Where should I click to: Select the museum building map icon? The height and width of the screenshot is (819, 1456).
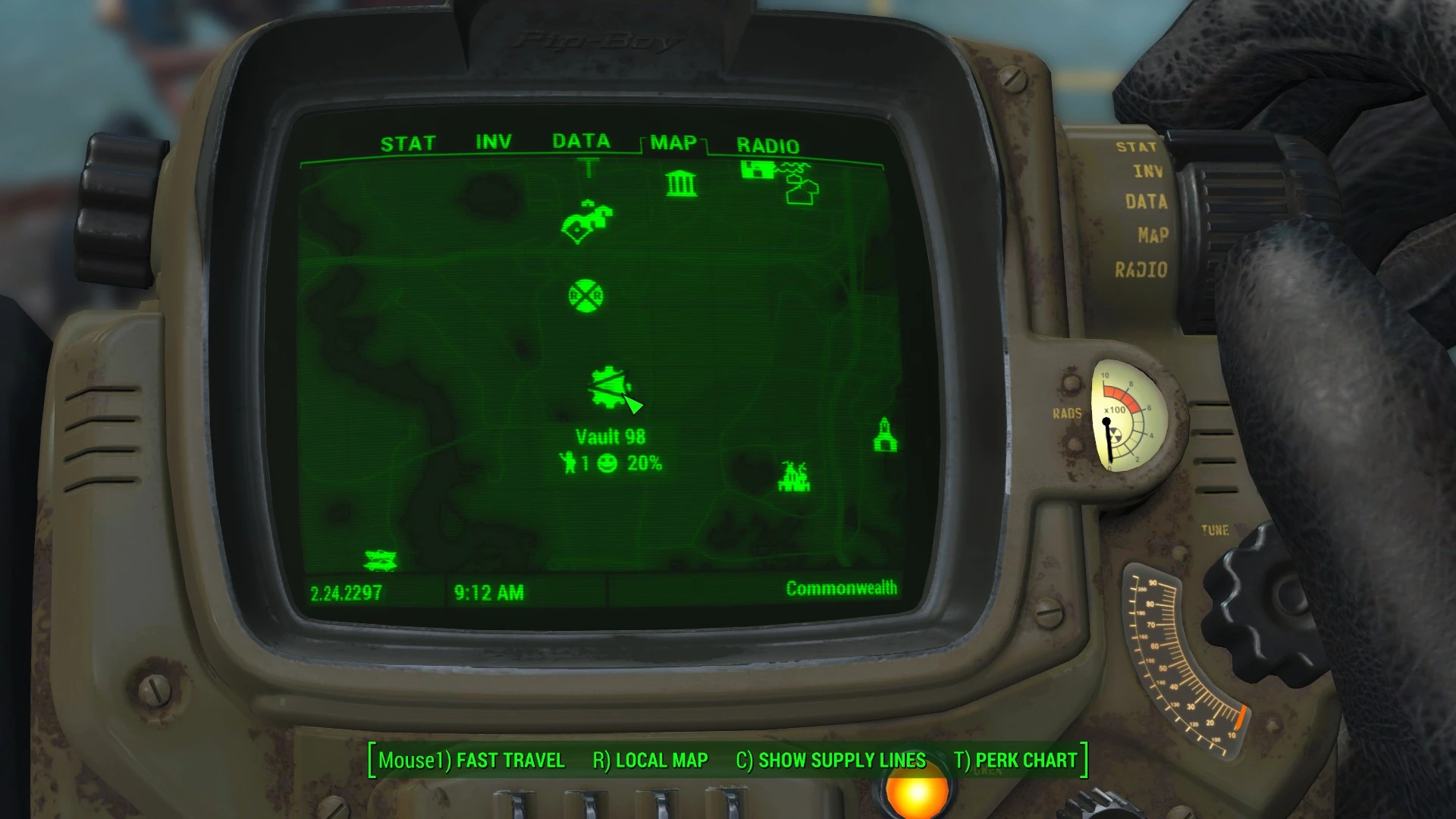[680, 184]
